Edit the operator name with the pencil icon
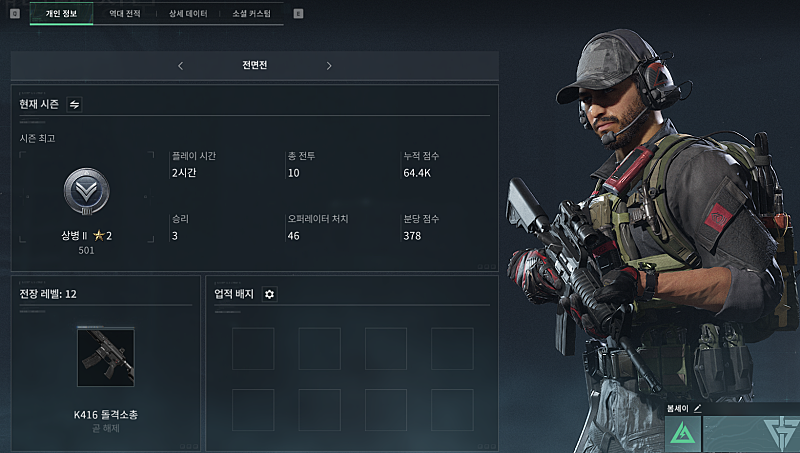Image resolution: width=800 pixels, height=453 pixels. tap(697, 408)
